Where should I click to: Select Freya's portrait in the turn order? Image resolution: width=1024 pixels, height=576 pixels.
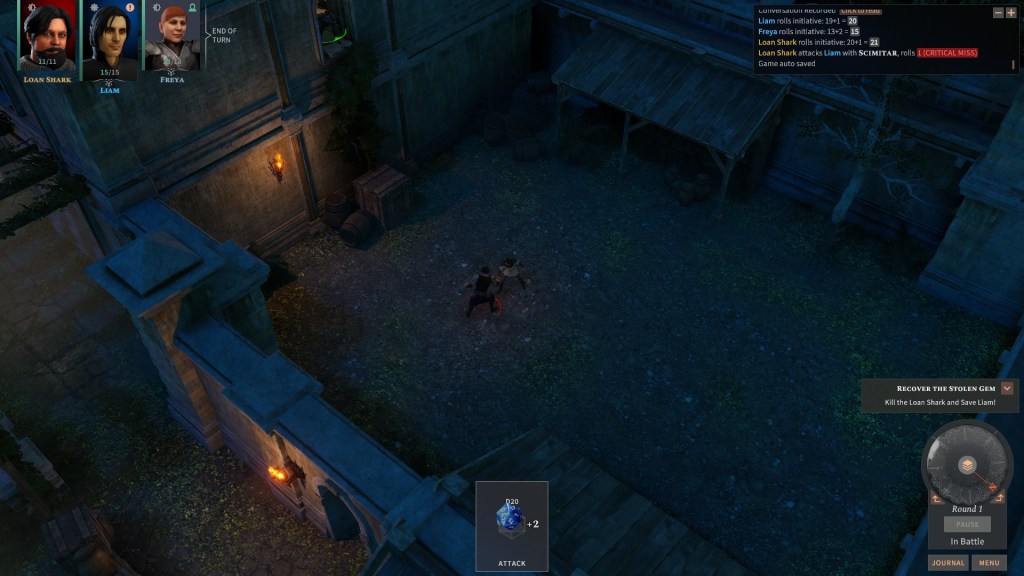171,40
